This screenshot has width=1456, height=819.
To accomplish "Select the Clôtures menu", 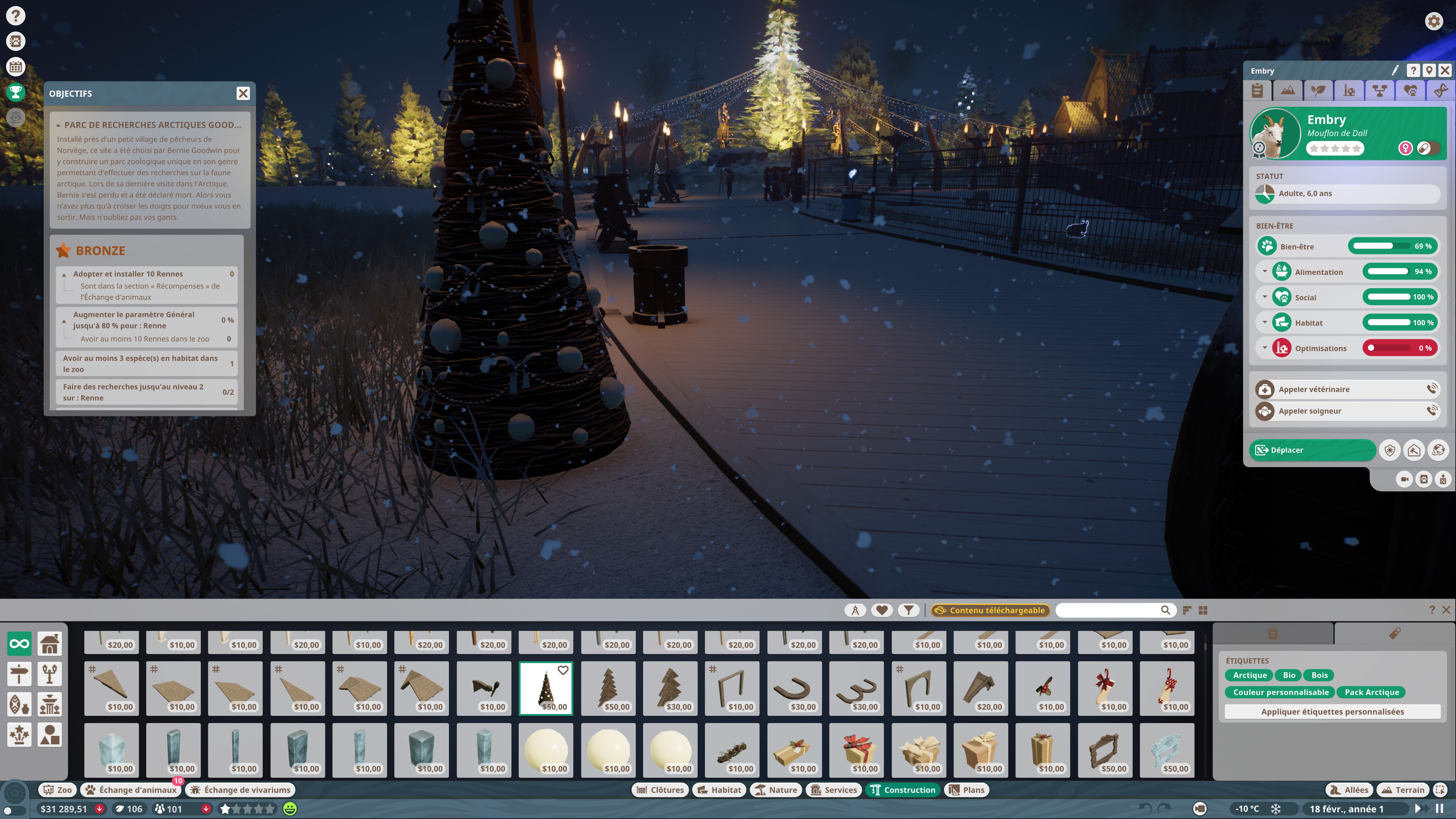I will point(660,789).
